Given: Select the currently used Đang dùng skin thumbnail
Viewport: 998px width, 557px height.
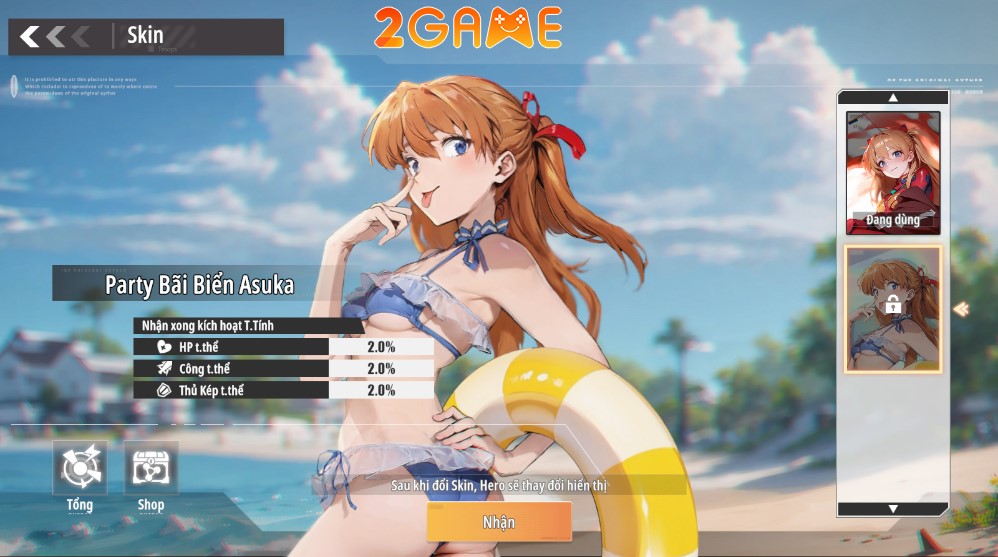Looking at the screenshot, I should pyautogui.click(x=893, y=172).
